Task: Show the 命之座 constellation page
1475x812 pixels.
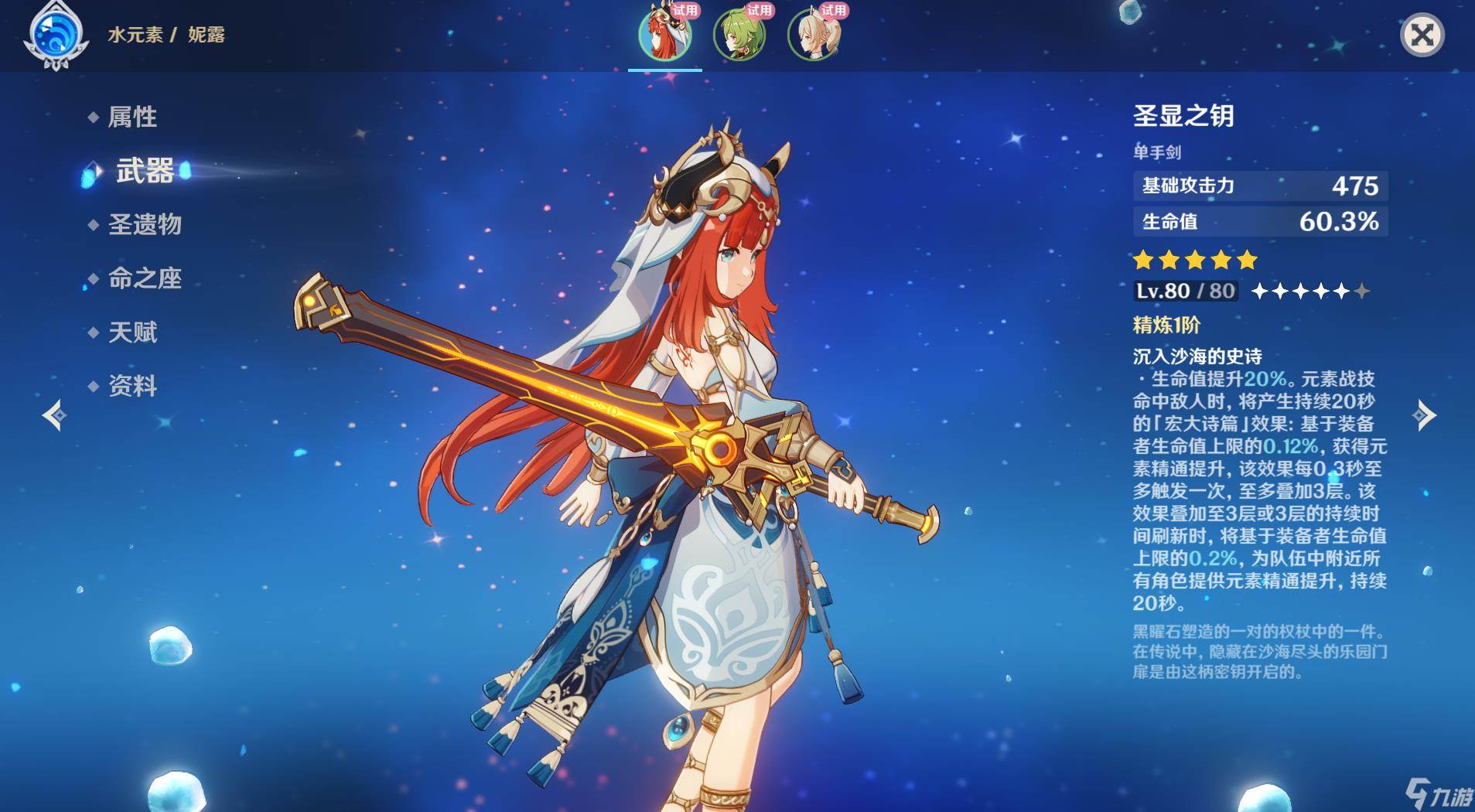Action: [145, 278]
